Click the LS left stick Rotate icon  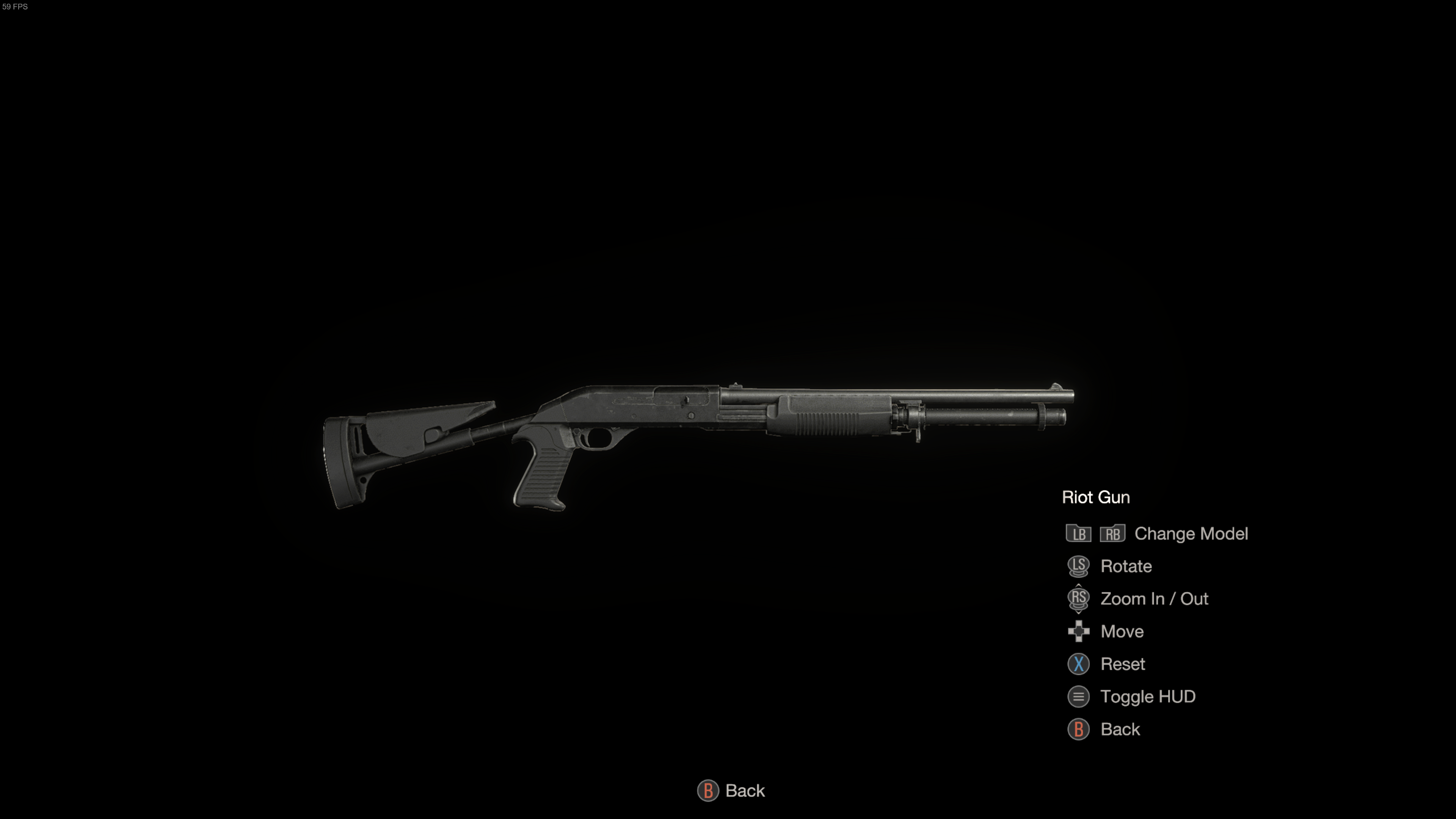[x=1078, y=566]
